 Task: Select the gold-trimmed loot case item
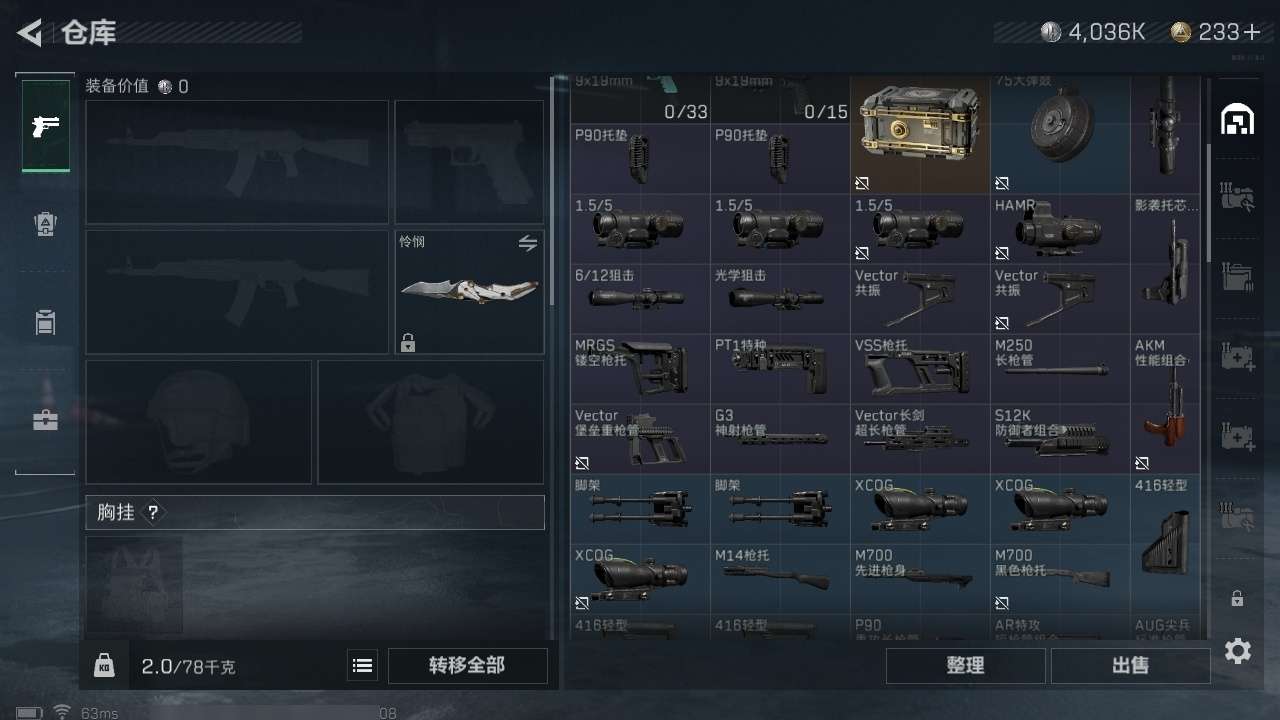(x=920, y=134)
